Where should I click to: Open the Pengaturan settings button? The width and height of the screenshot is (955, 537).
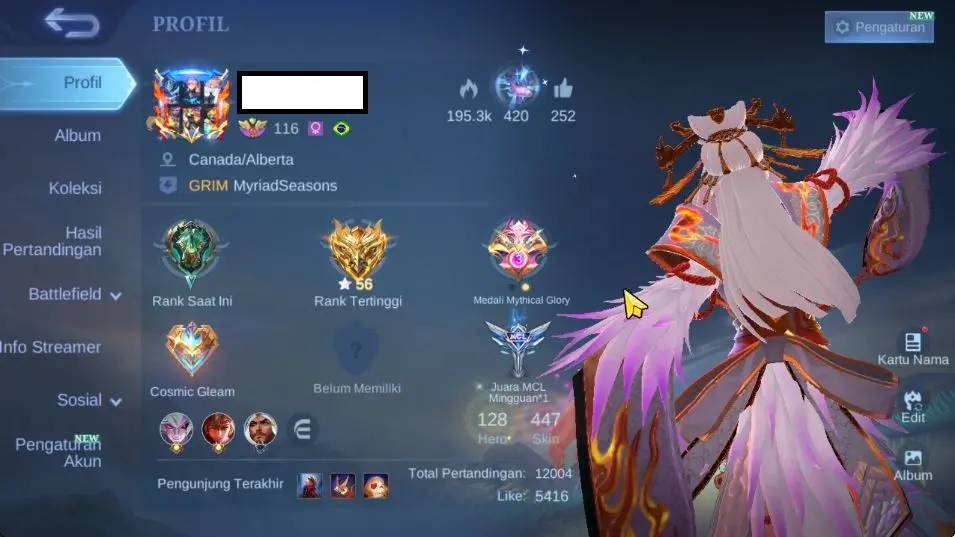pyautogui.click(x=879, y=27)
